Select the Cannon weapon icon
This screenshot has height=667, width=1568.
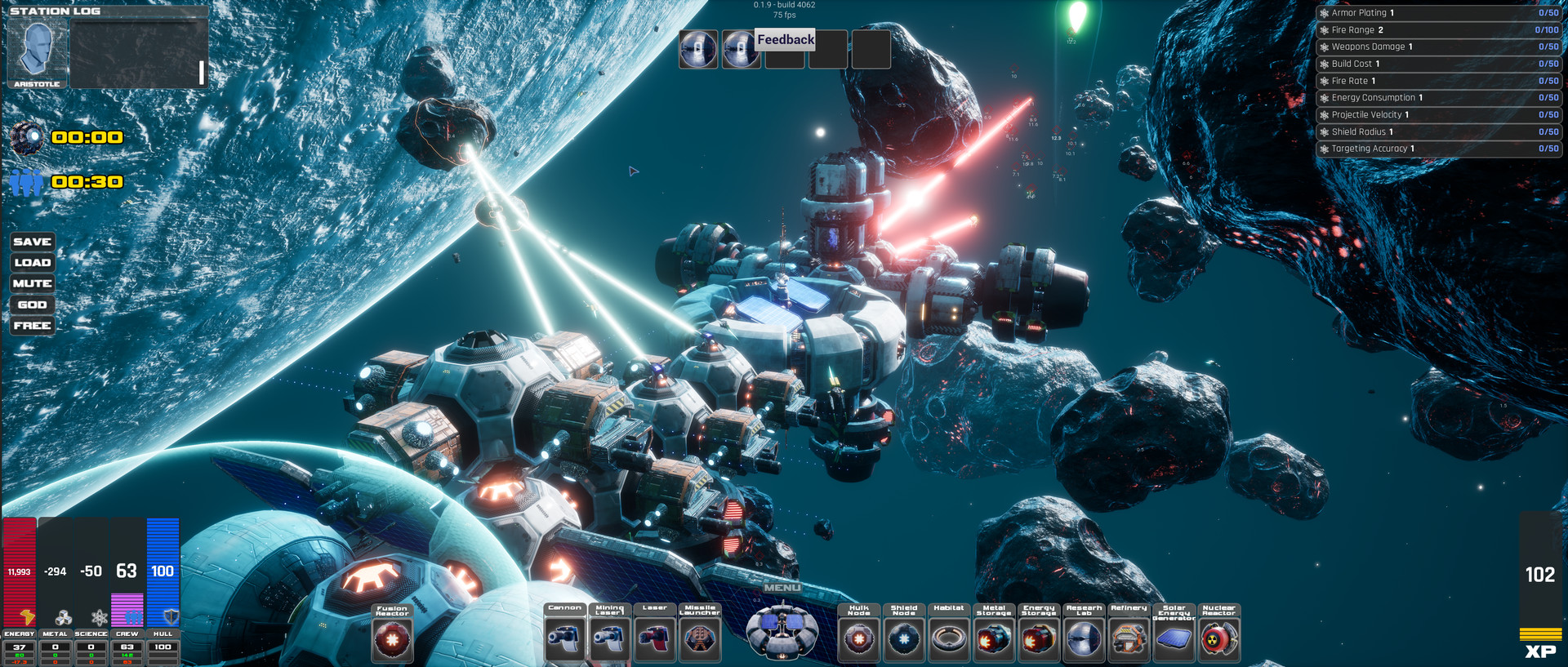pos(565,639)
